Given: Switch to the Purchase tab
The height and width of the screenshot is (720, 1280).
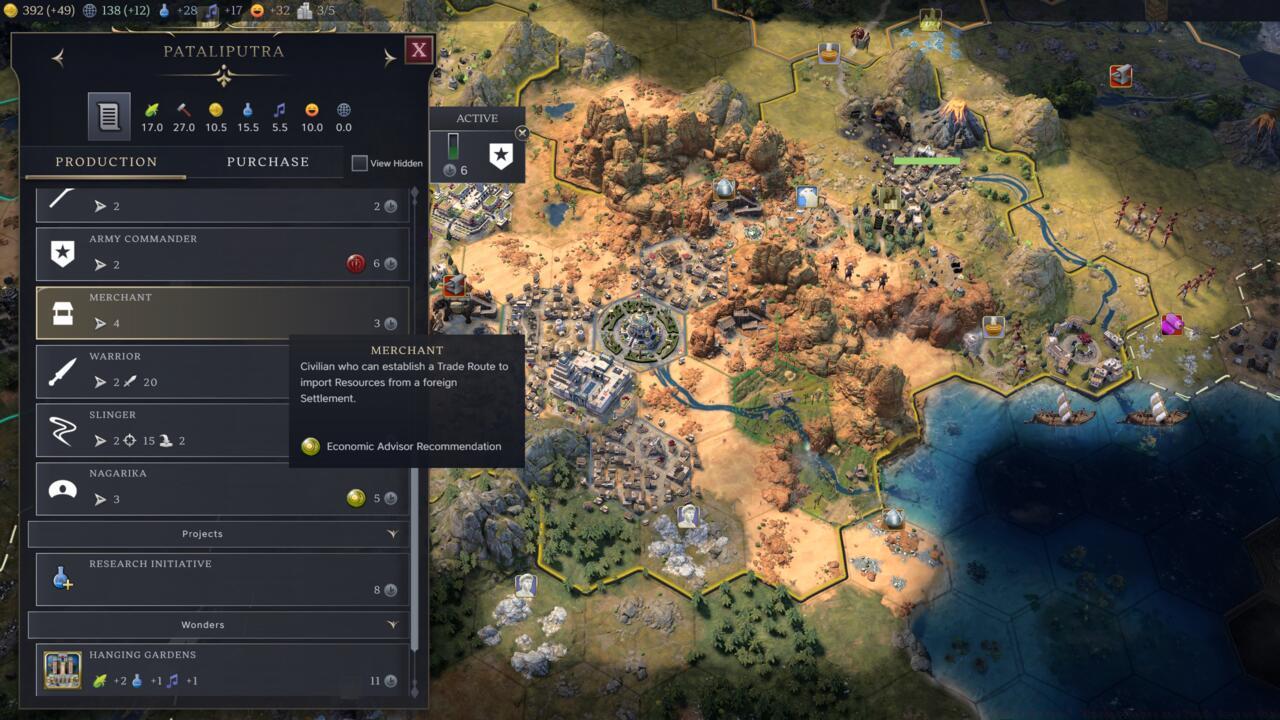Looking at the screenshot, I should (268, 162).
